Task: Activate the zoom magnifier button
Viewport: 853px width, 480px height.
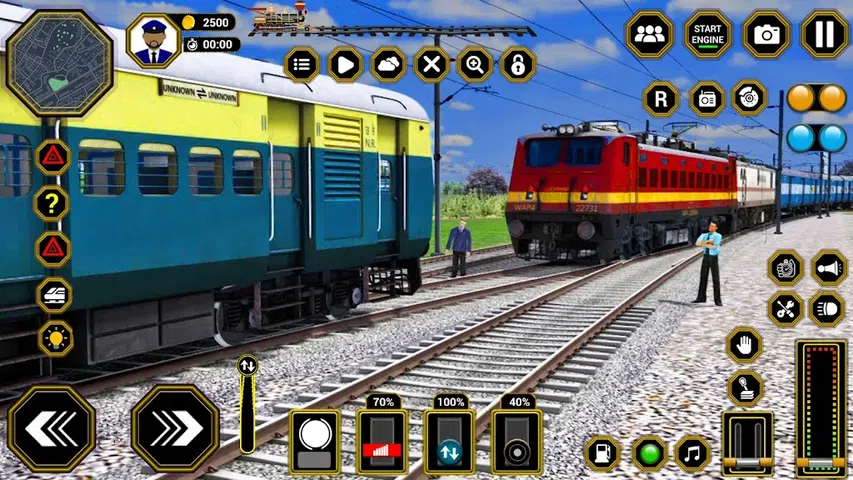Action: 475,65
